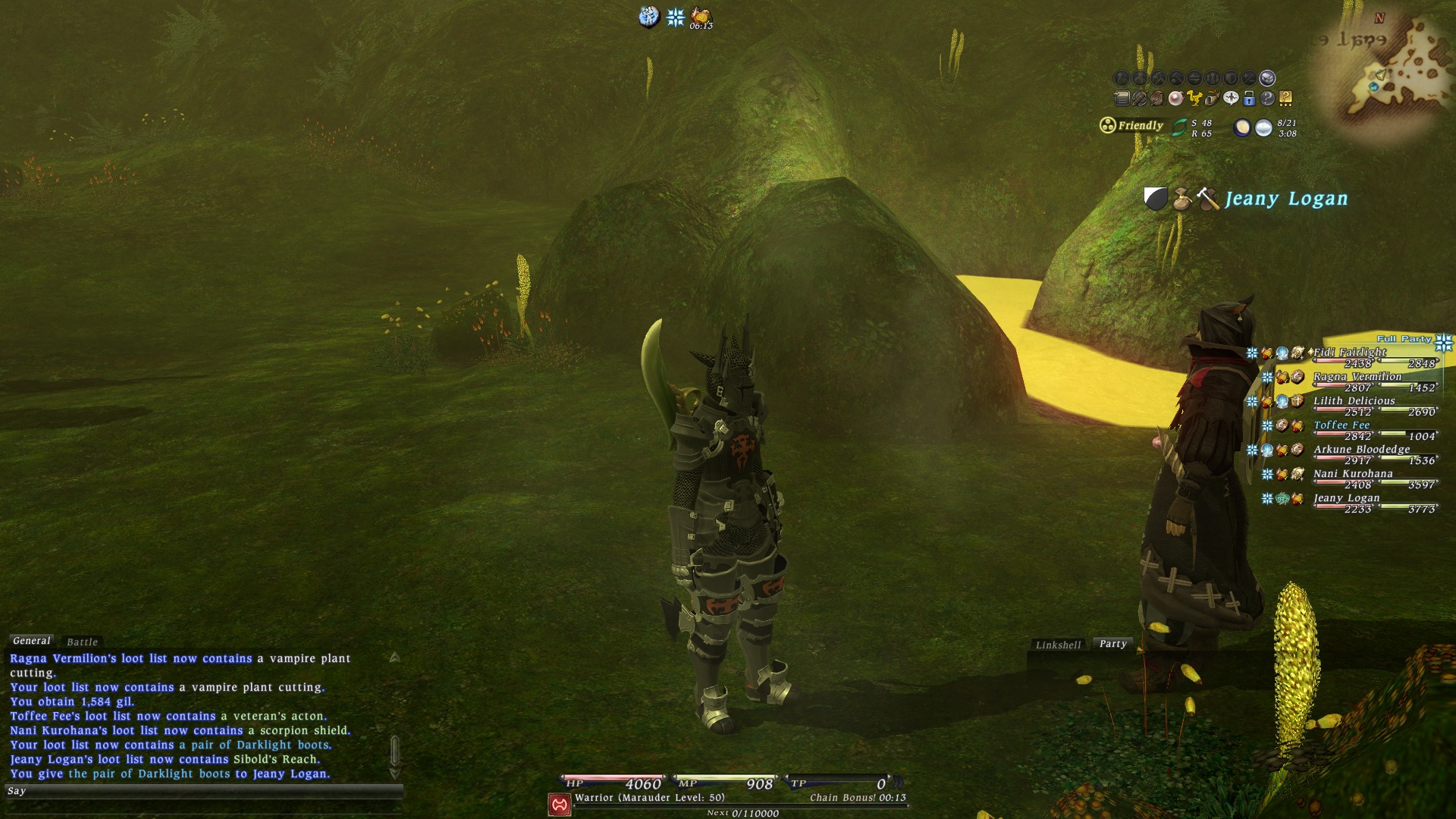The height and width of the screenshot is (819, 1456).
Task: Select the General chat tab
Action: 32,641
